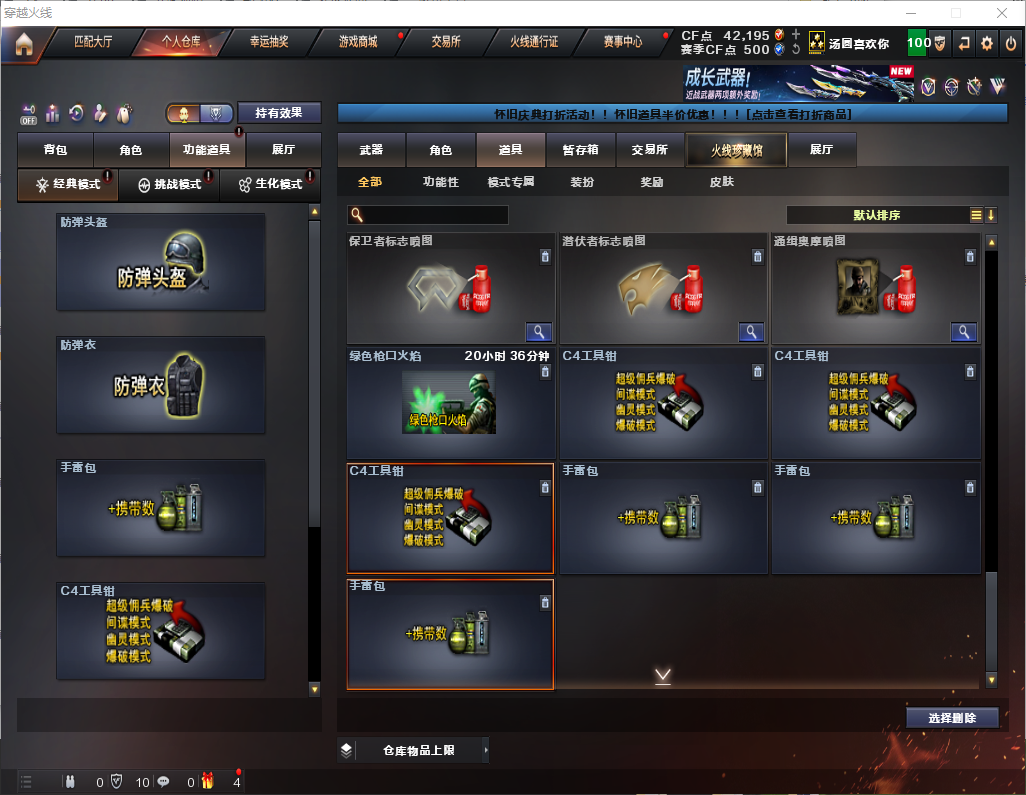Preview the 保卫者标志喷图 spray with magnifier
Image resolution: width=1026 pixels, height=795 pixels.
point(539,332)
